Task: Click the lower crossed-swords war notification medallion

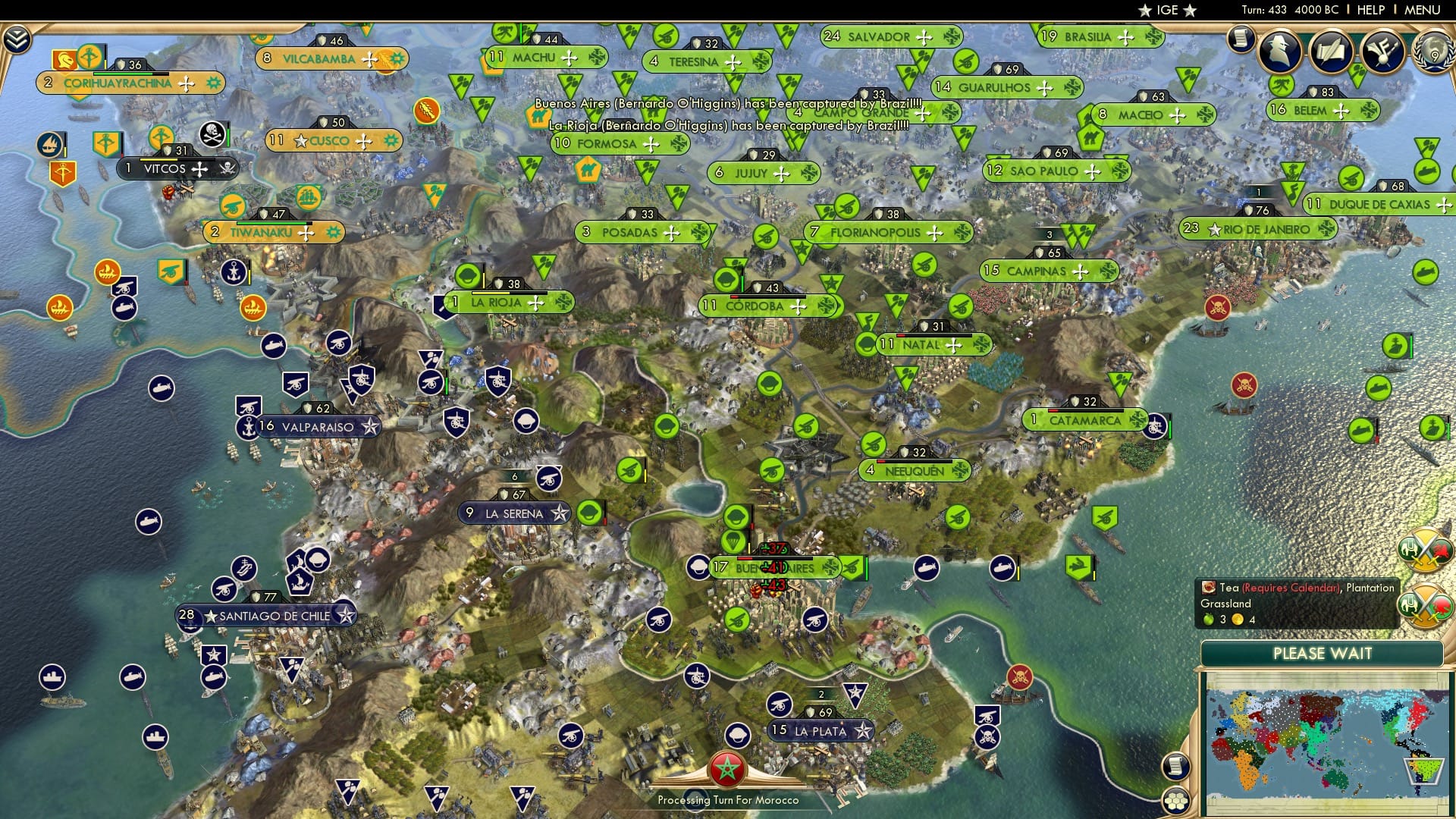Action: [1425, 606]
